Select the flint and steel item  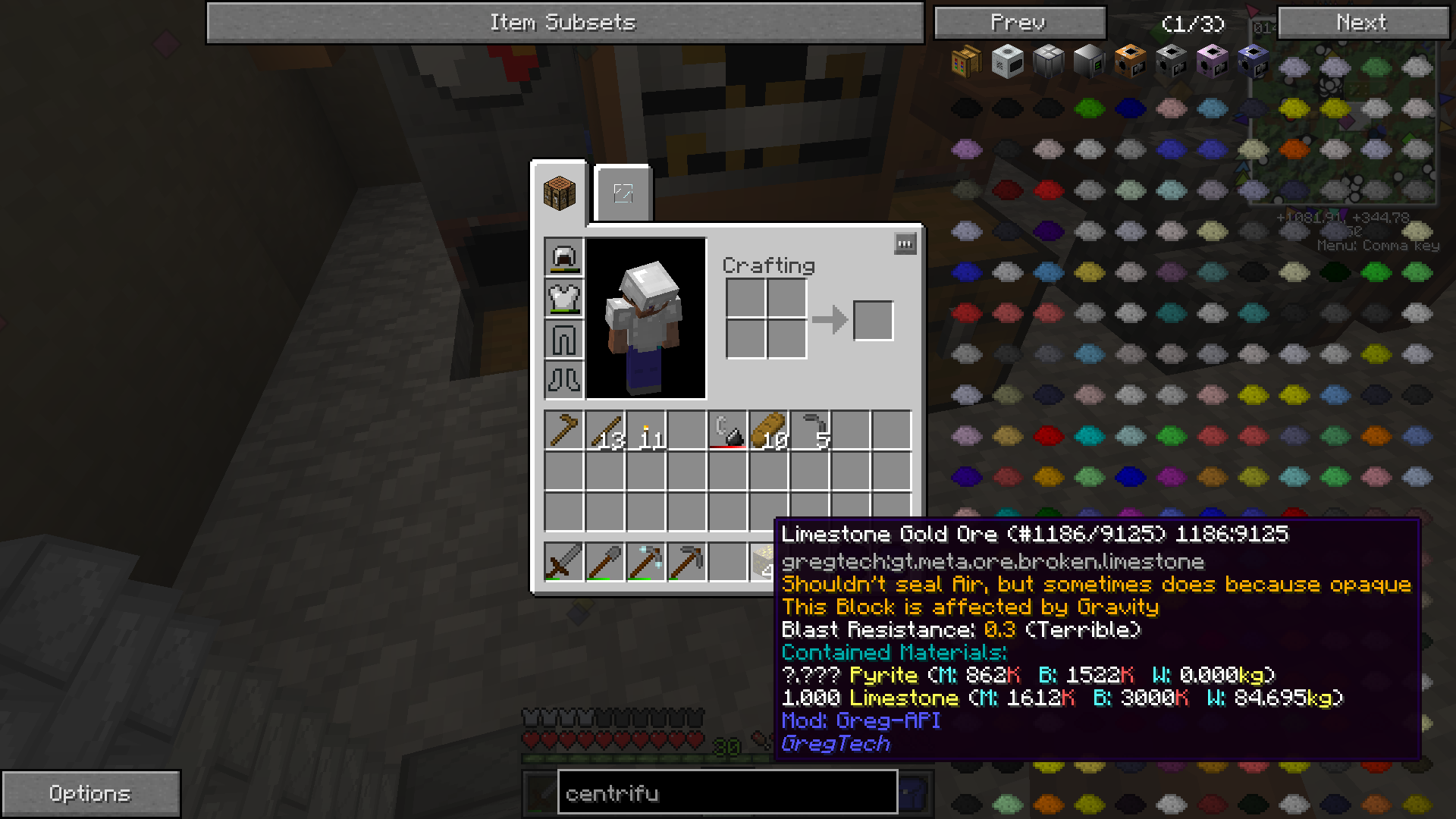727,431
